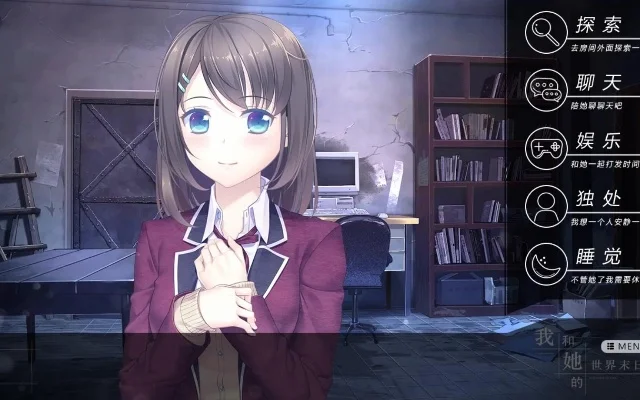Select the 聊天 (Chat) option
Viewport: 640px width, 400px height.
[598, 84]
